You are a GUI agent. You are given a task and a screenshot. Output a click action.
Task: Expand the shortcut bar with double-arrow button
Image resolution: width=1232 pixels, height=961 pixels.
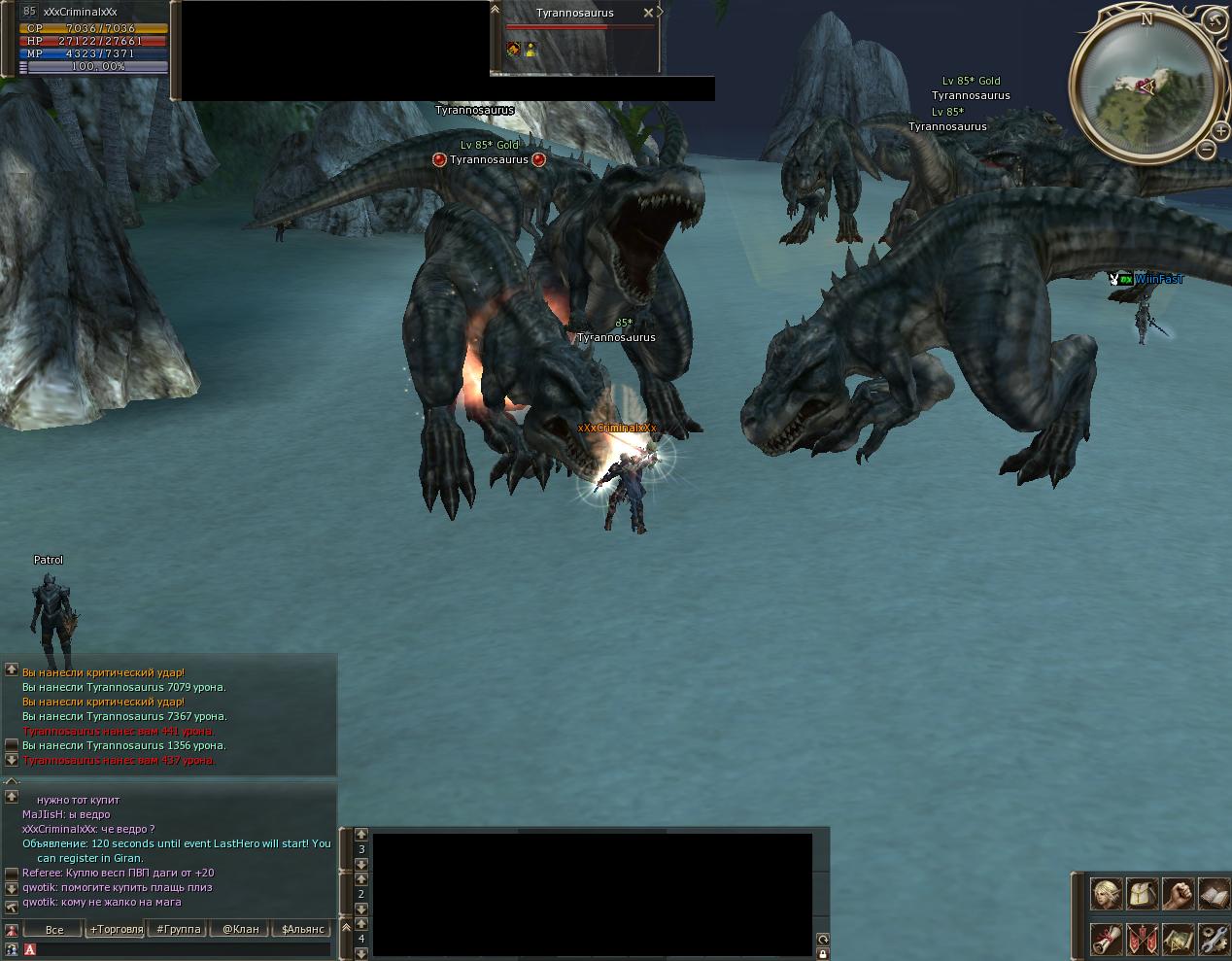click(x=346, y=927)
